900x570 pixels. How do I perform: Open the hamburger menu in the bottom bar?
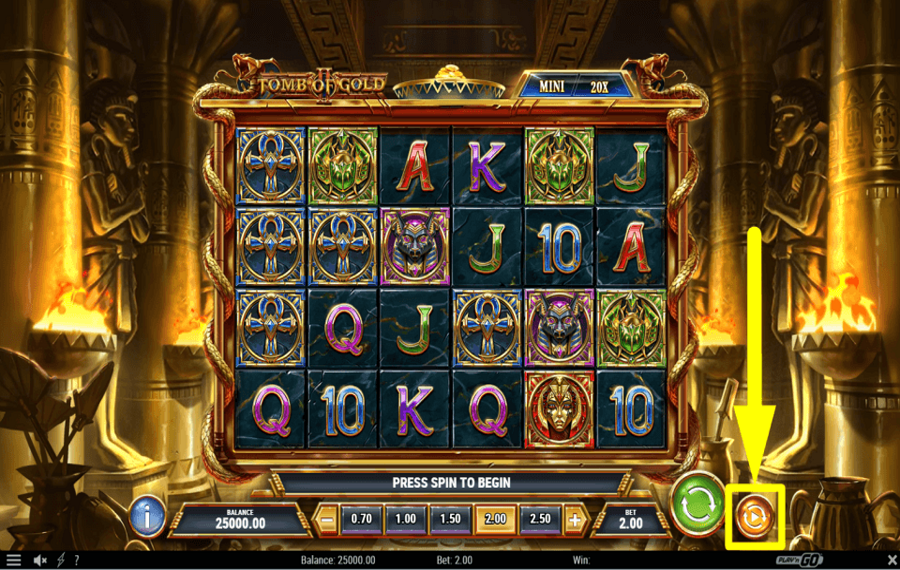(x=13, y=560)
